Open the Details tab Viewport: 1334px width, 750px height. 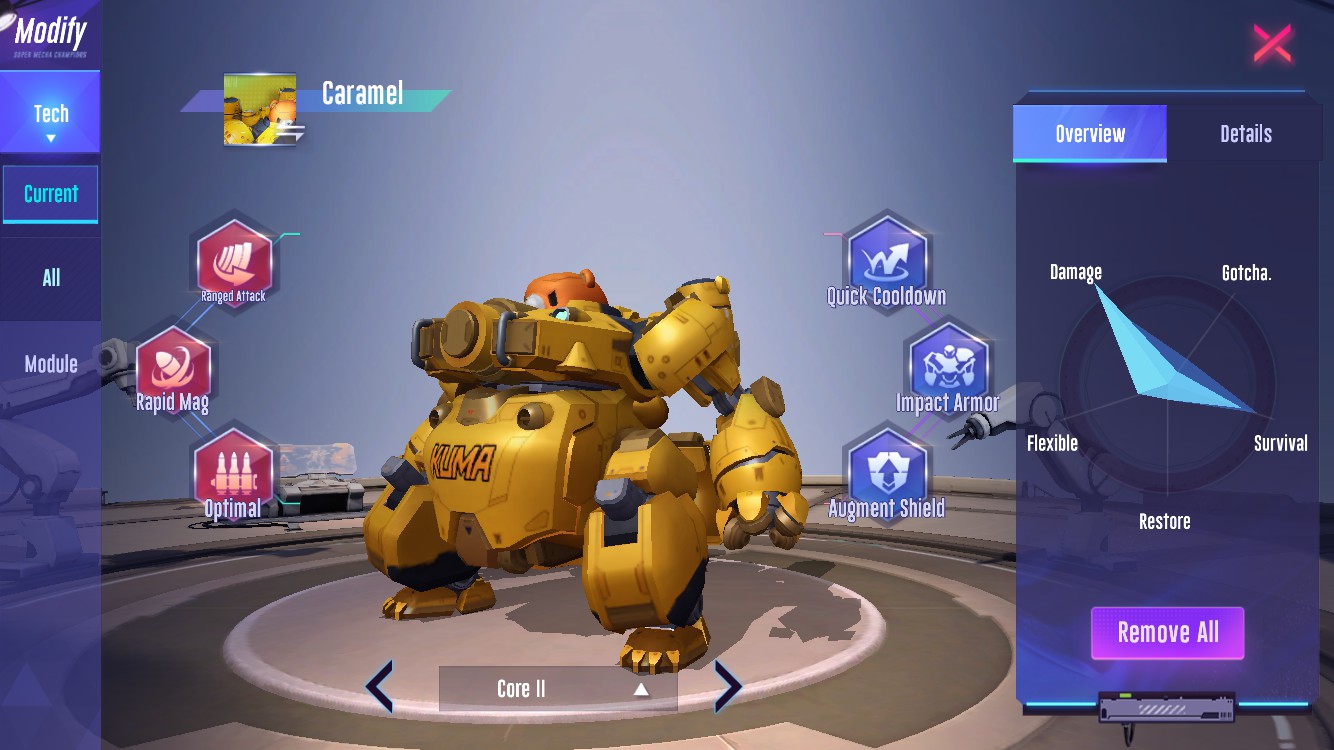(1245, 134)
